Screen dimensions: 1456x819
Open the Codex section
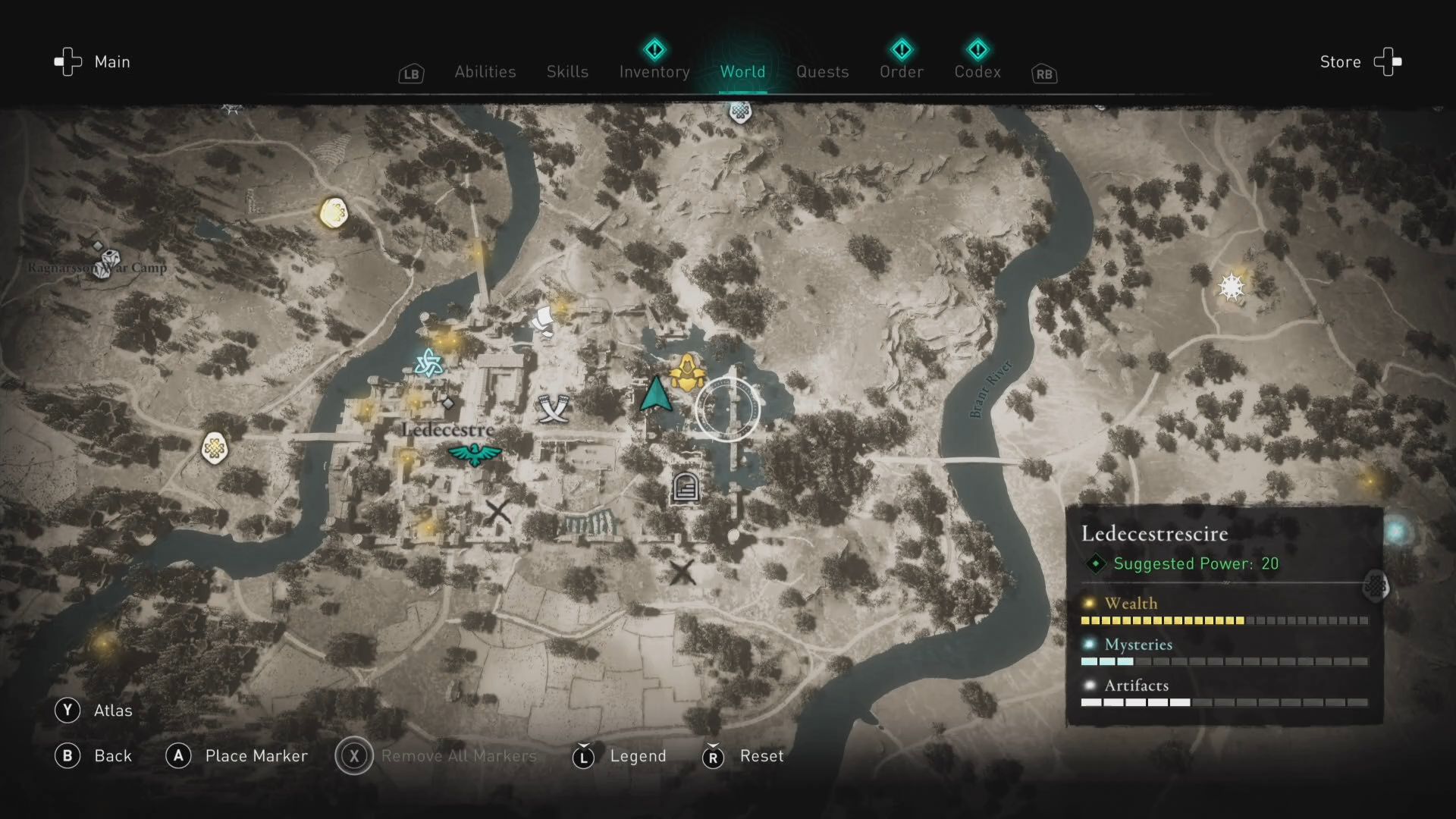977,72
